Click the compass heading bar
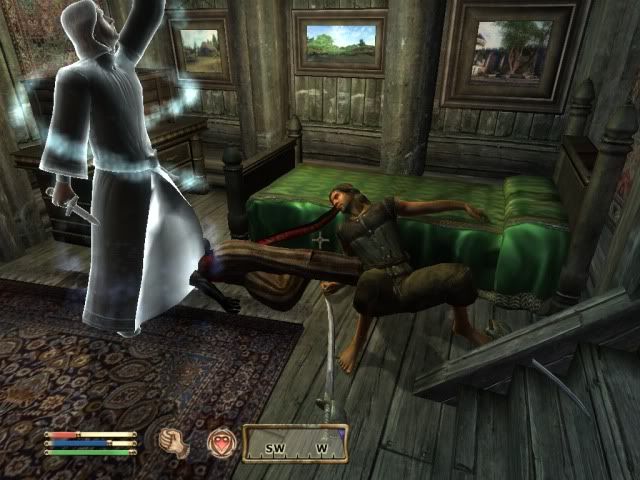The height and width of the screenshot is (480, 640). tap(297, 443)
